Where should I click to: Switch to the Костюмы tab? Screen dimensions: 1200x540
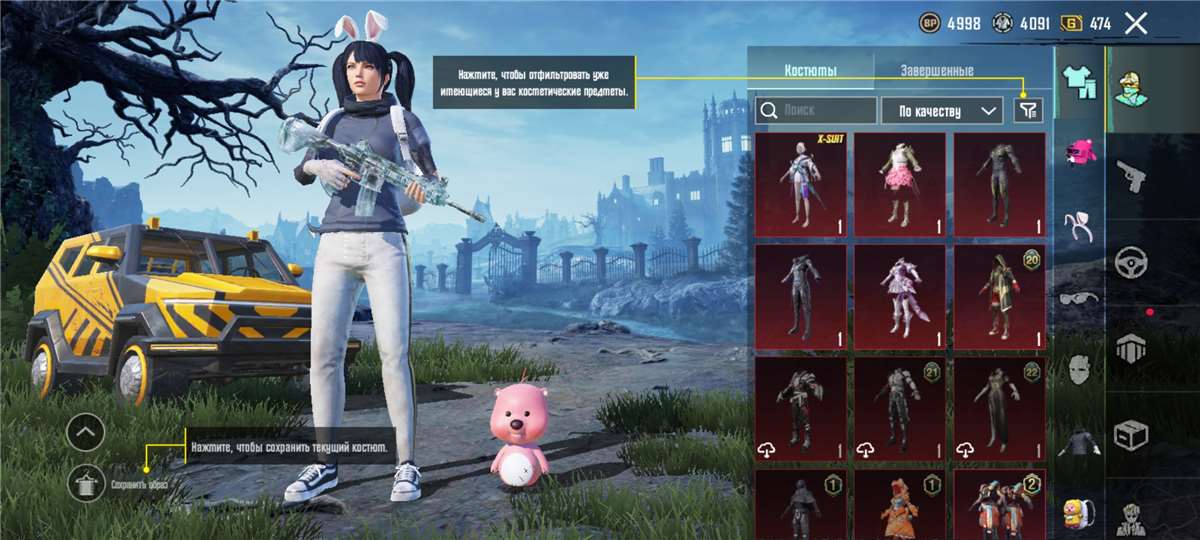click(x=810, y=71)
